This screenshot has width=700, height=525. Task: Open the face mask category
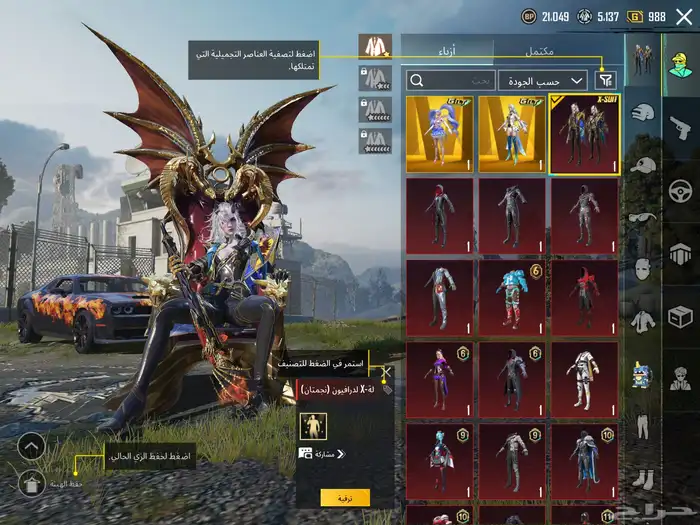pyautogui.click(x=642, y=270)
